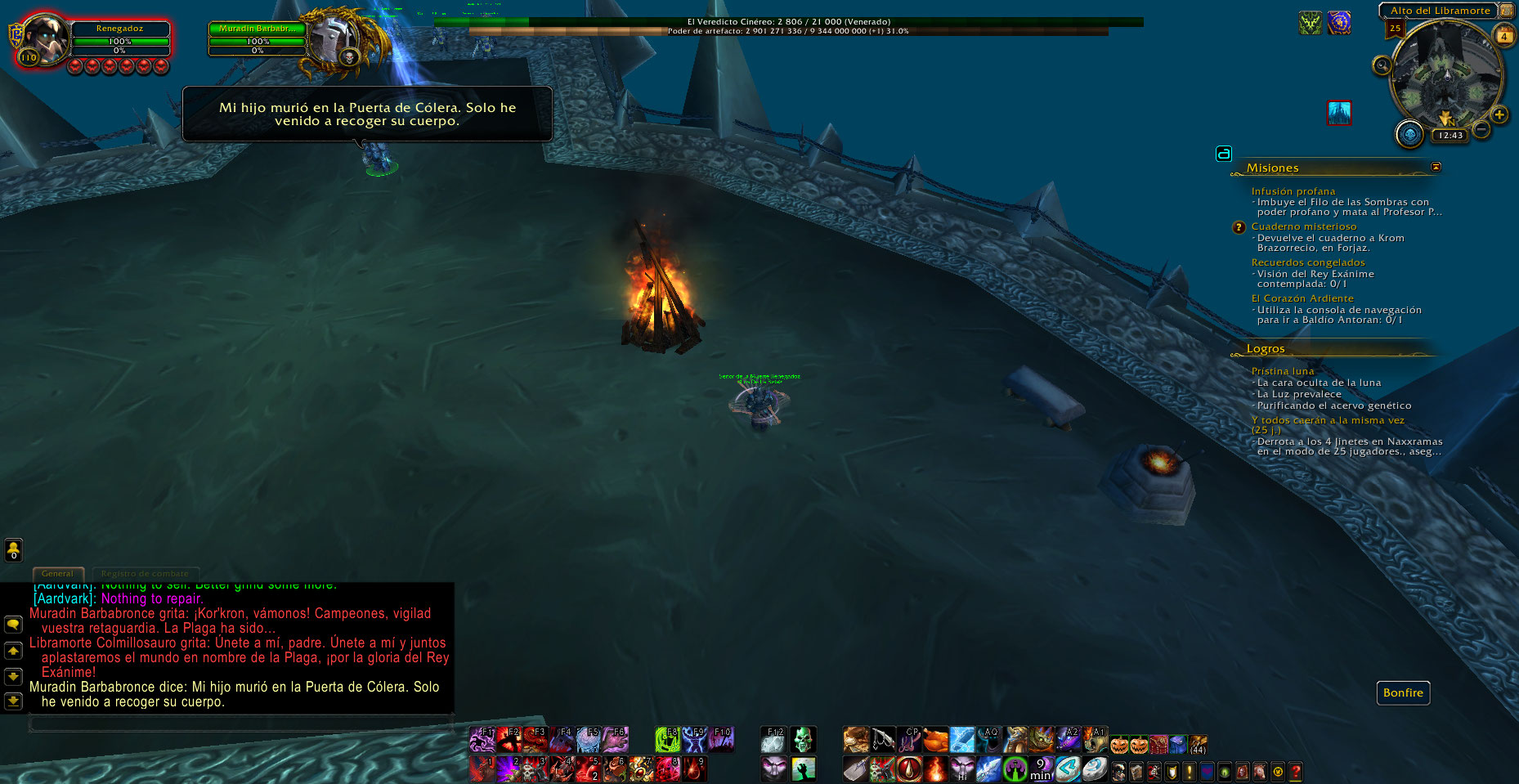Click the green skull ability icon
The image size is (1519, 784).
coord(803,740)
